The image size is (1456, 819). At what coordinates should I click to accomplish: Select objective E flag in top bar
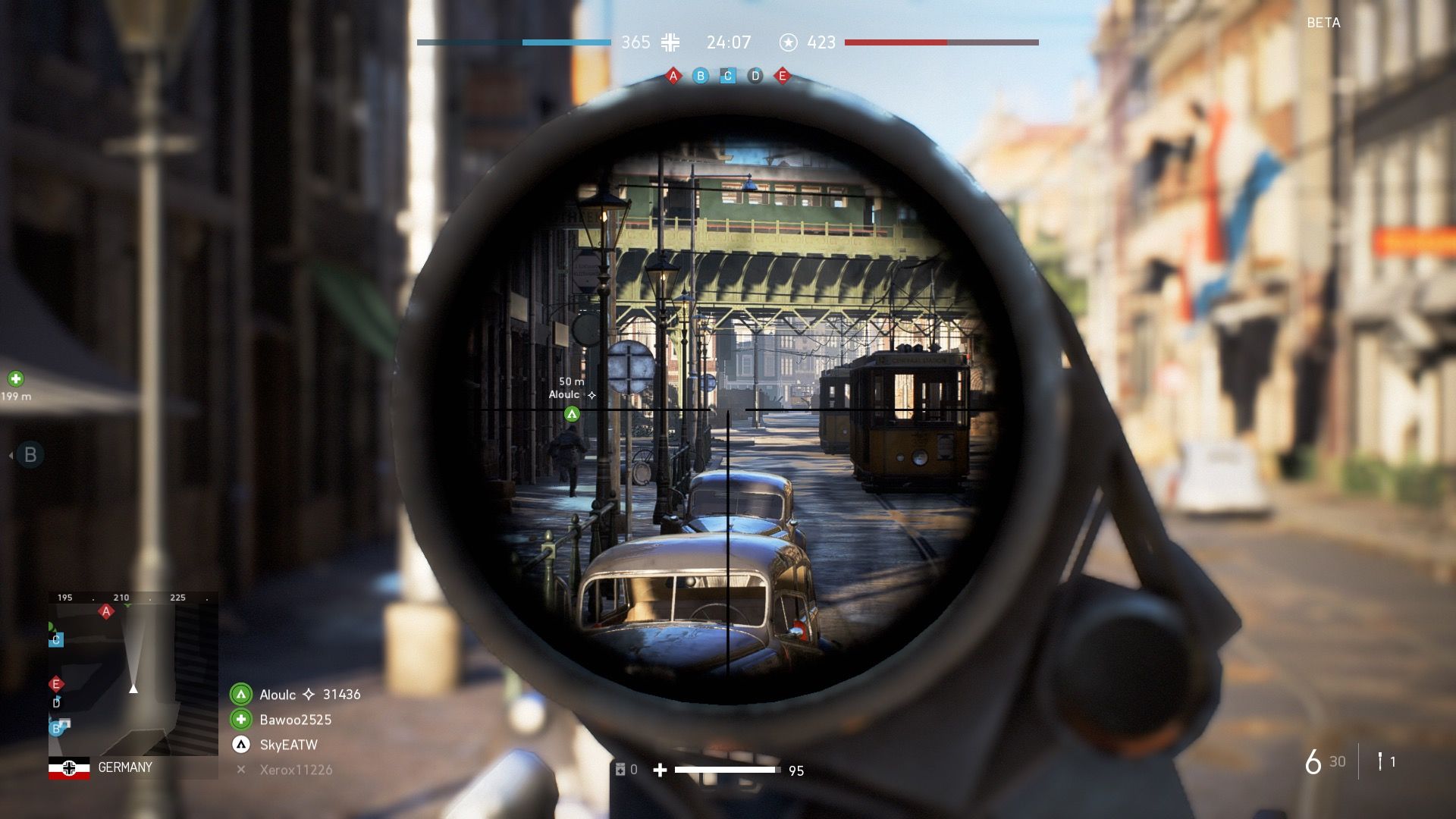point(783,76)
